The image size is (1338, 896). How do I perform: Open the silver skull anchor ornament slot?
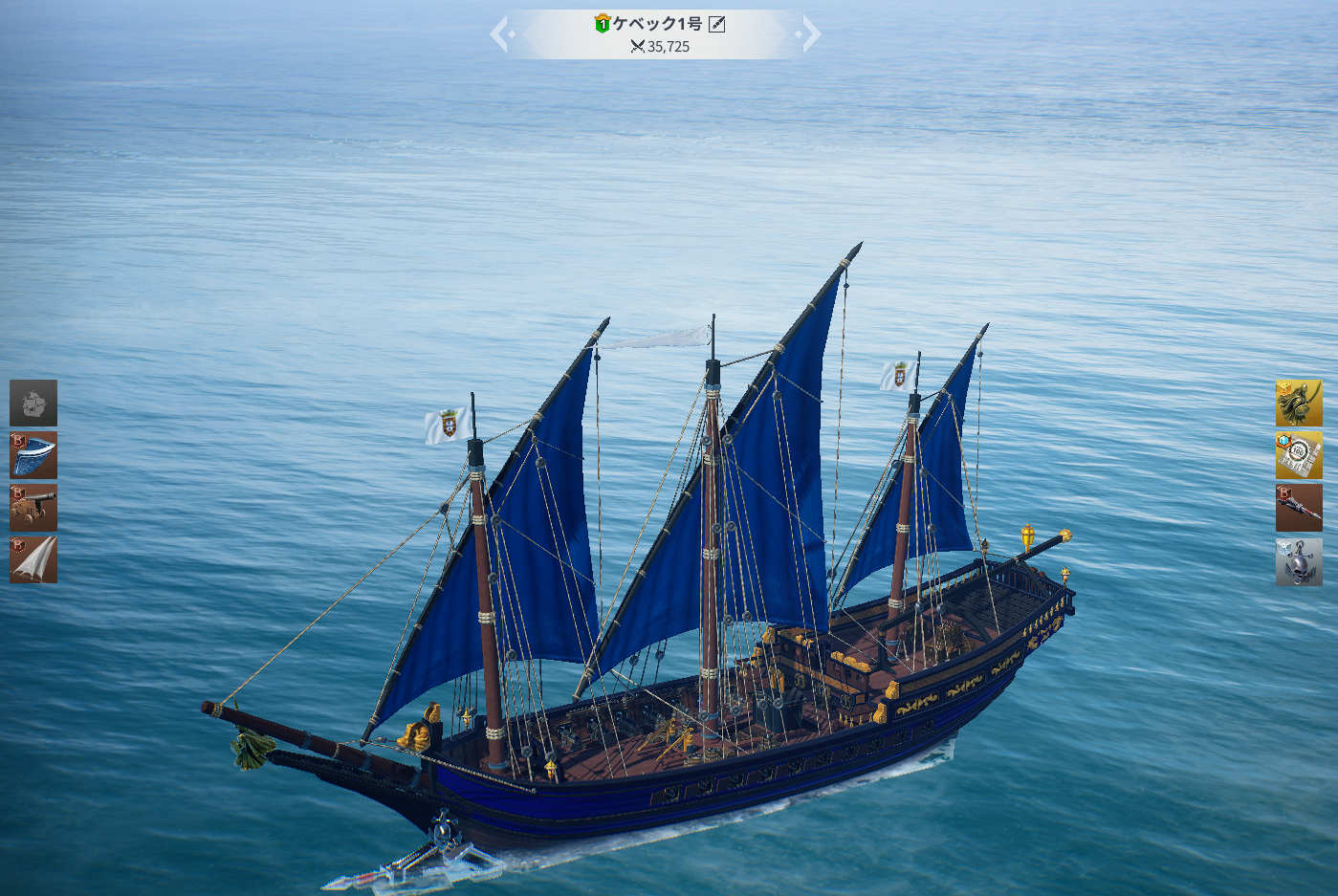1299,561
